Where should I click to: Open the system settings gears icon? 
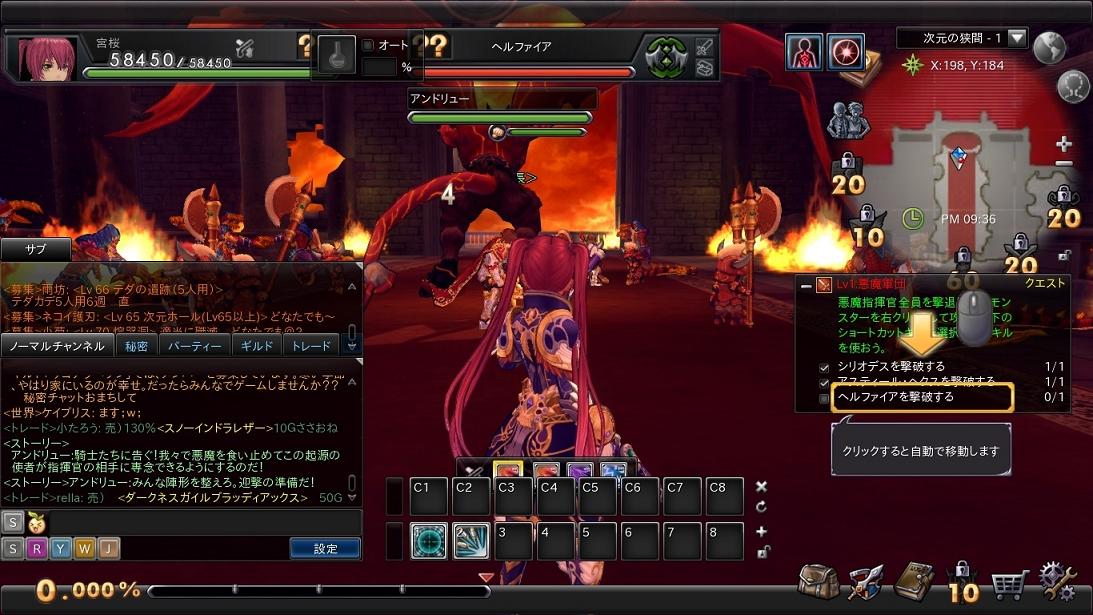pos(1058,580)
